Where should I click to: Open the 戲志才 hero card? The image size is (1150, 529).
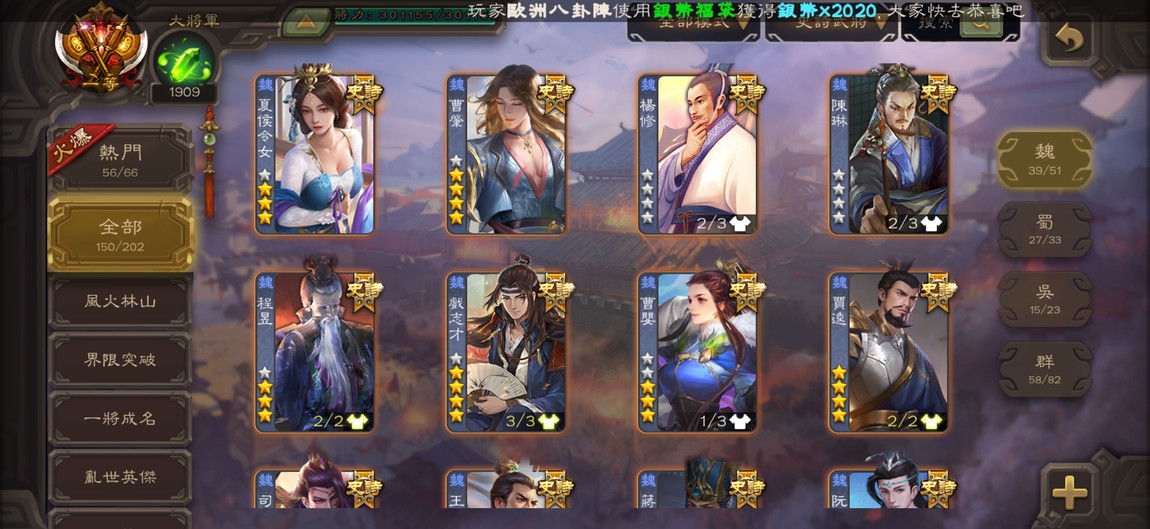pyautogui.click(x=507, y=351)
